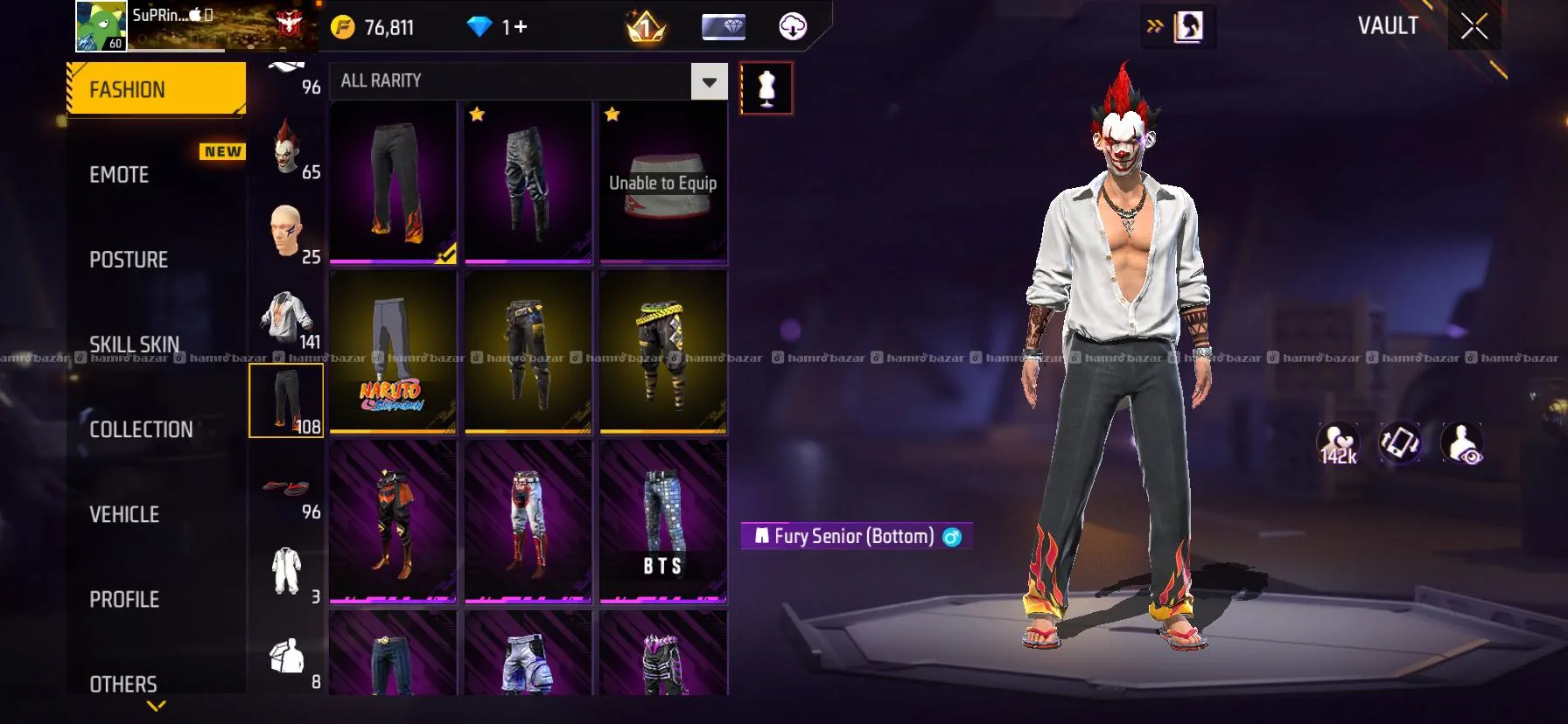Expand the All Rarity dropdown
This screenshot has height=724, width=1568.
pyautogui.click(x=709, y=82)
